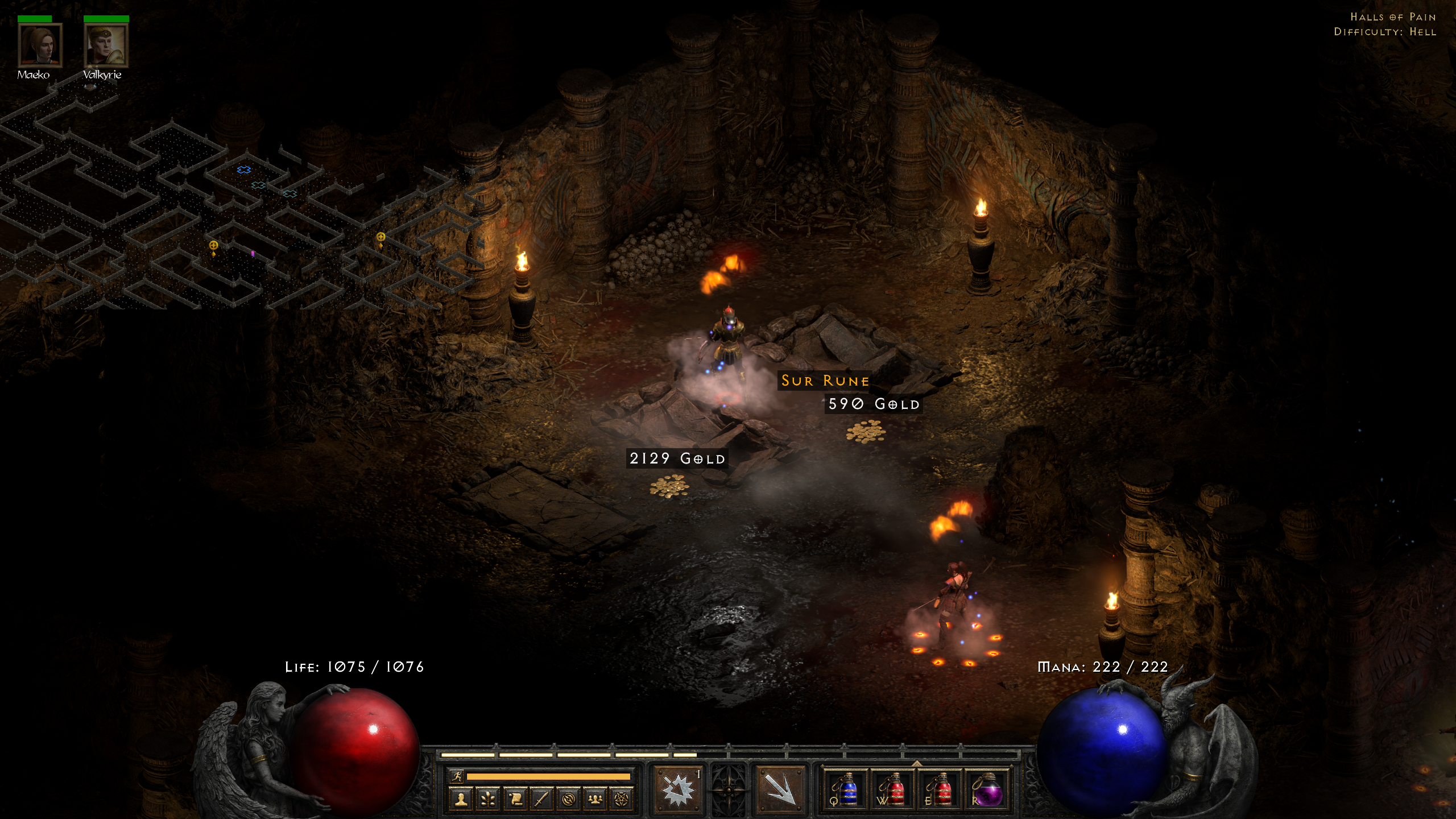Use the red healing potion marked W
1456x819 pixels.
(x=893, y=789)
